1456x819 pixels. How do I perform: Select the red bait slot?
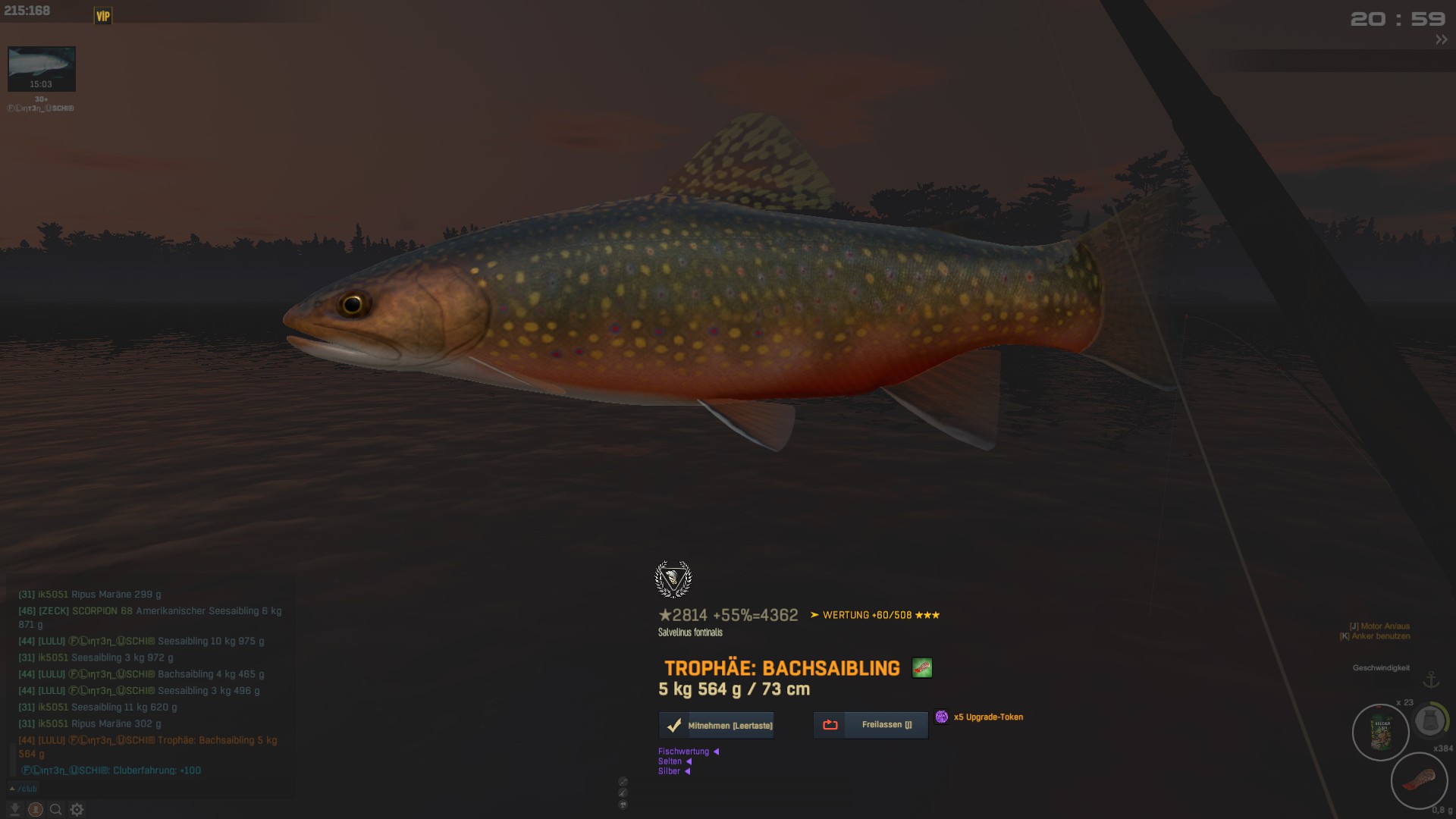click(1418, 780)
